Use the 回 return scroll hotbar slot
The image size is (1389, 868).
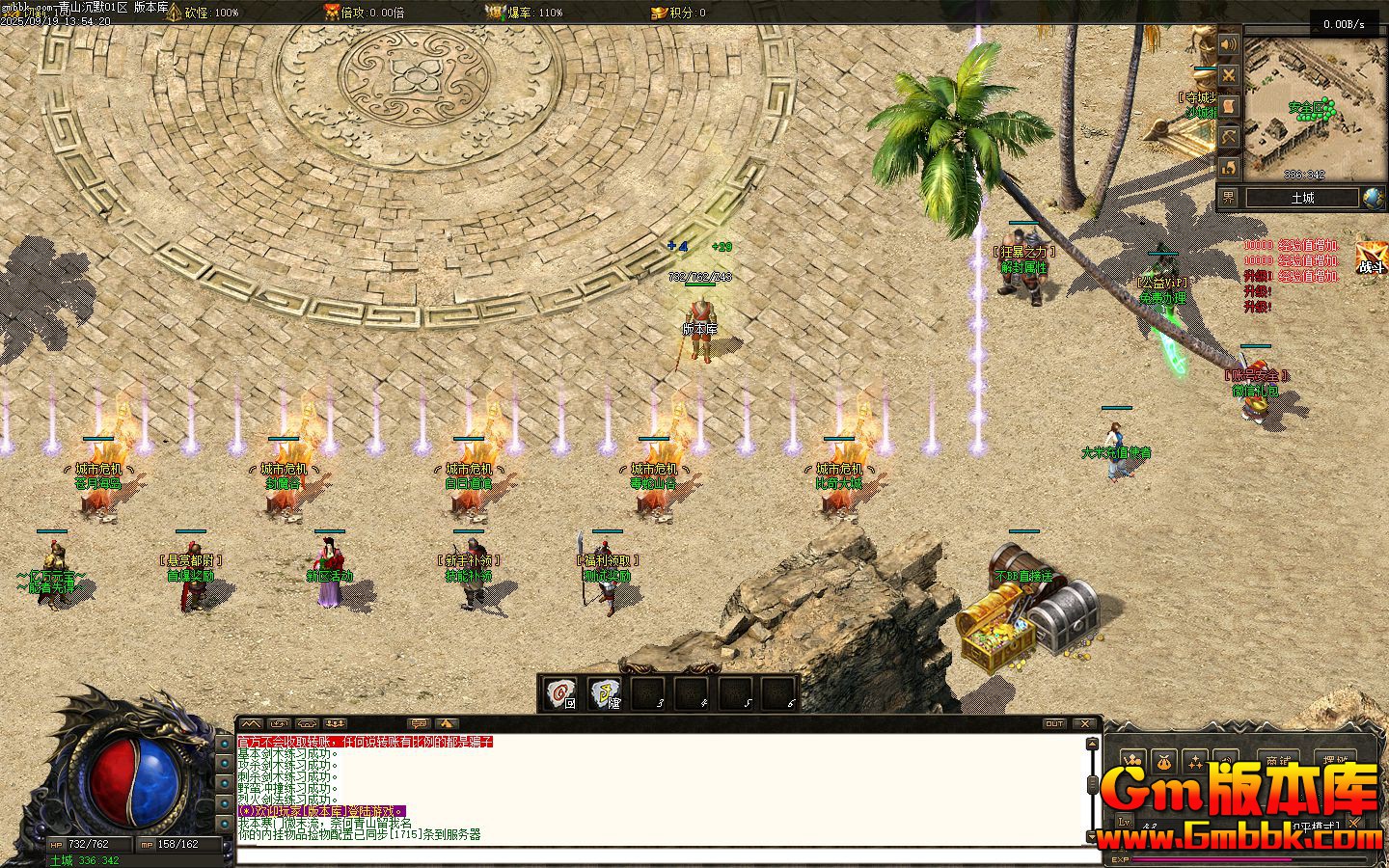(560, 694)
